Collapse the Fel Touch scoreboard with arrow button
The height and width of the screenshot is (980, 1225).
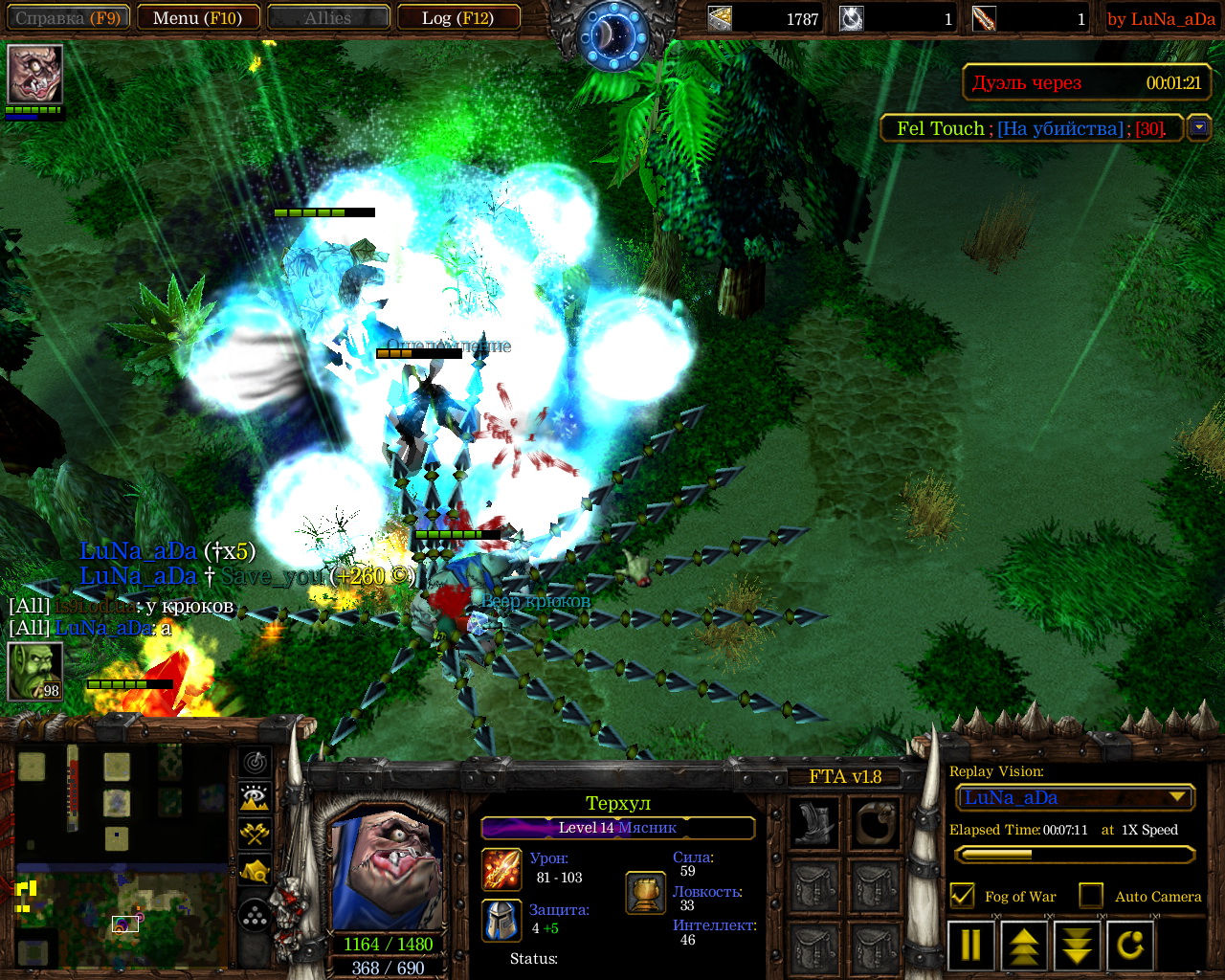click(1199, 127)
